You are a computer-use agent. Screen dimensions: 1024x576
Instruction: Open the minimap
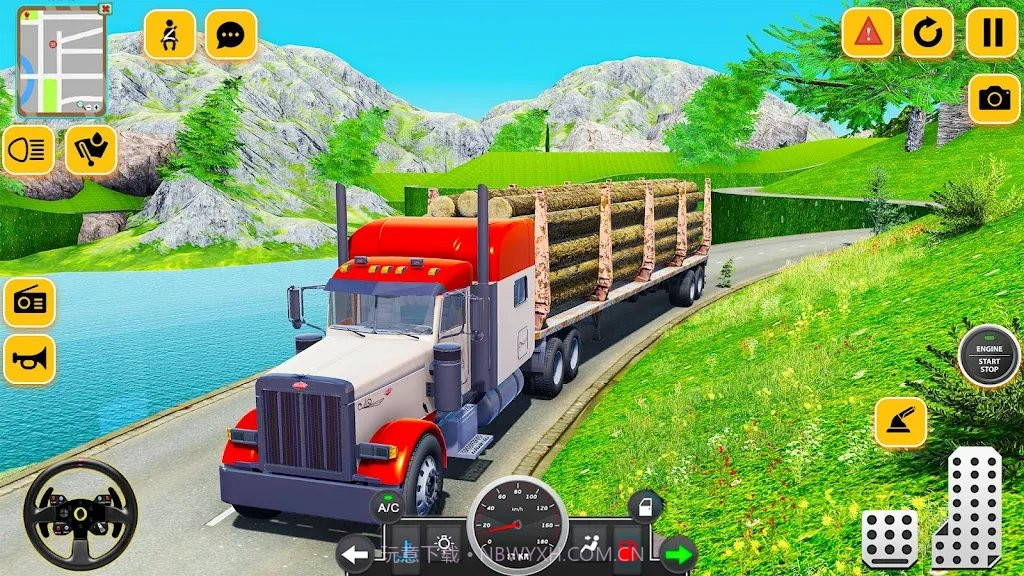[60, 60]
